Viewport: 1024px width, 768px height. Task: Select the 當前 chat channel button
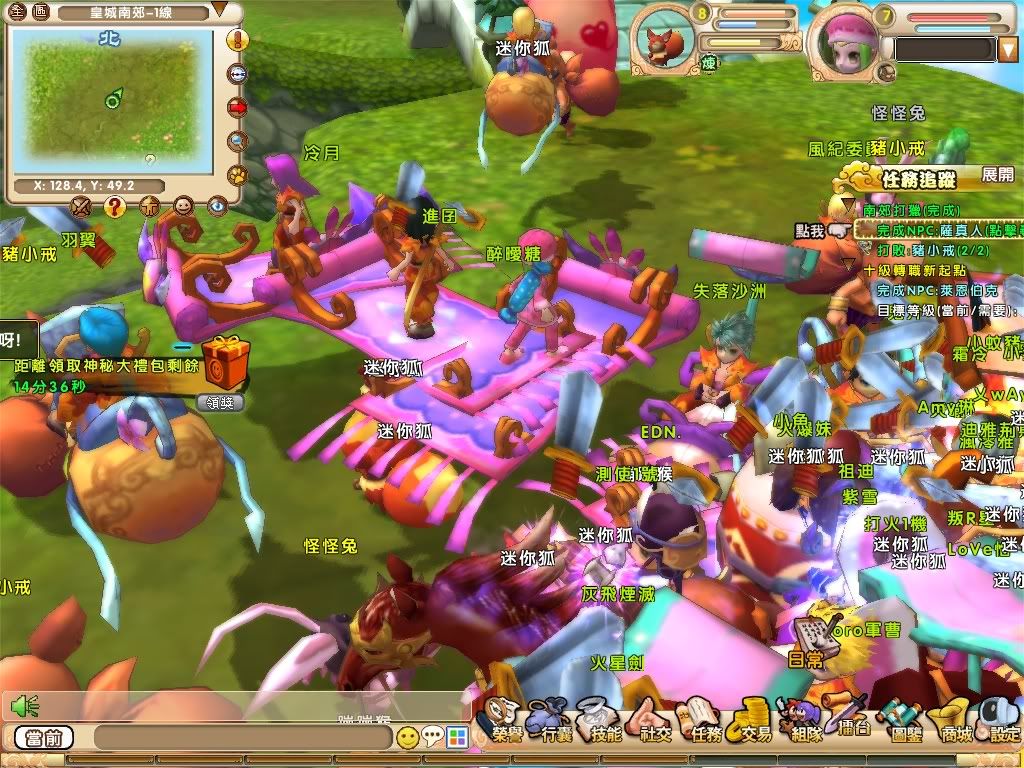coord(44,739)
